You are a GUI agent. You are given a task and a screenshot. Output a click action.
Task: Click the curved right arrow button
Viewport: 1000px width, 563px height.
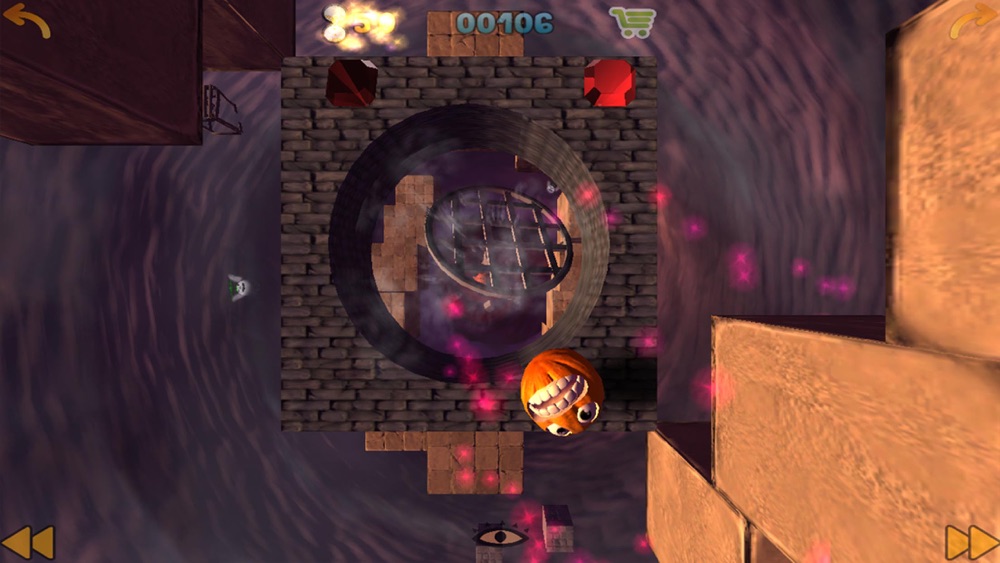pyautogui.click(x=972, y=21)
